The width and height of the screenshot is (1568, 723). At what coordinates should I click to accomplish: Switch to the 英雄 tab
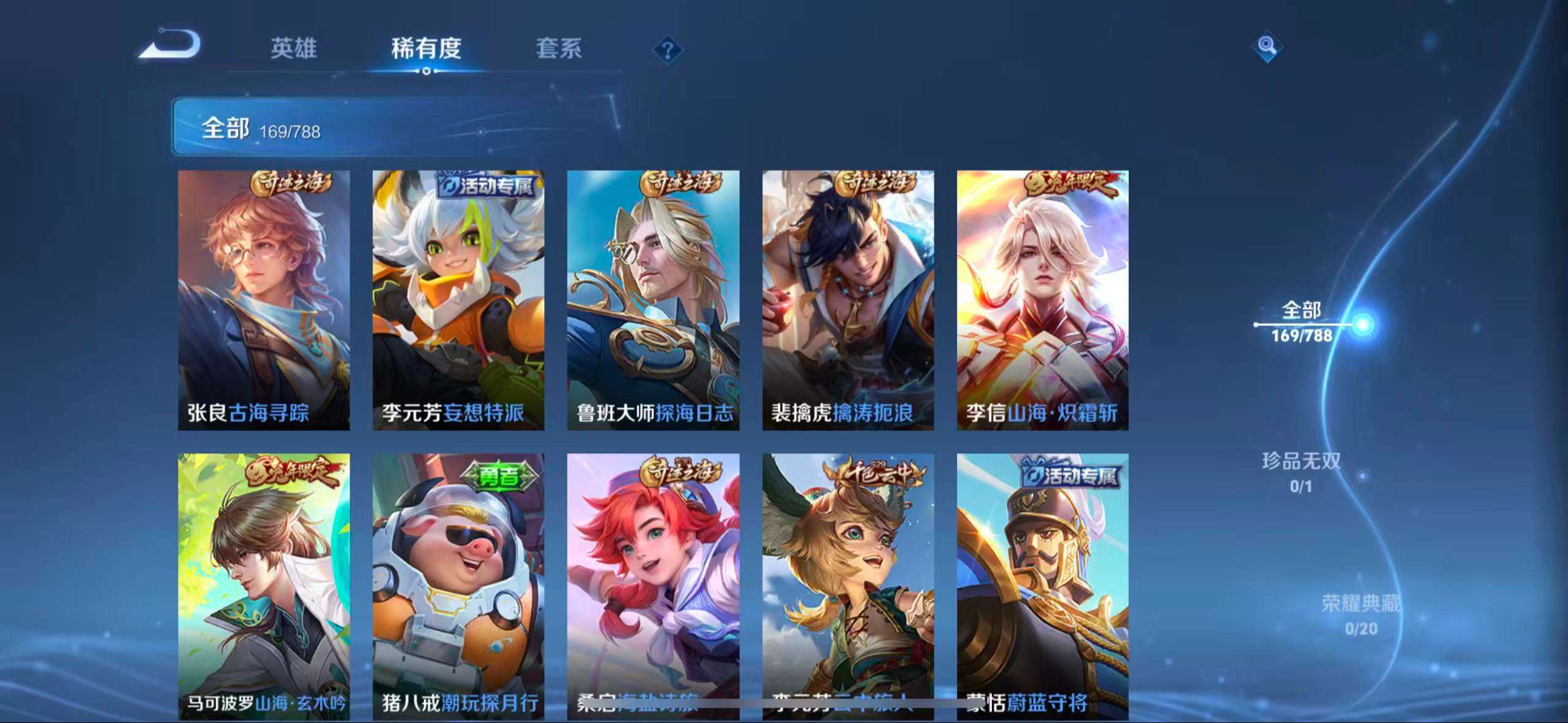pos(293,49)
